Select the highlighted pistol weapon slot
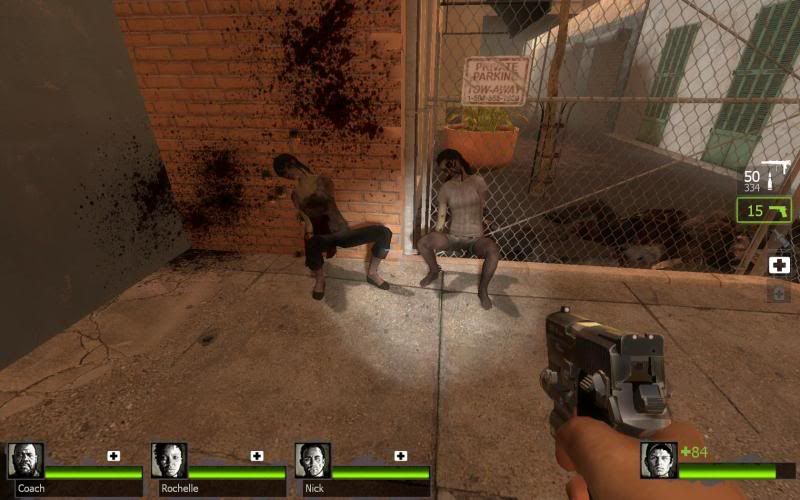This screenshot has height=500, width=800. coord(765,211)
